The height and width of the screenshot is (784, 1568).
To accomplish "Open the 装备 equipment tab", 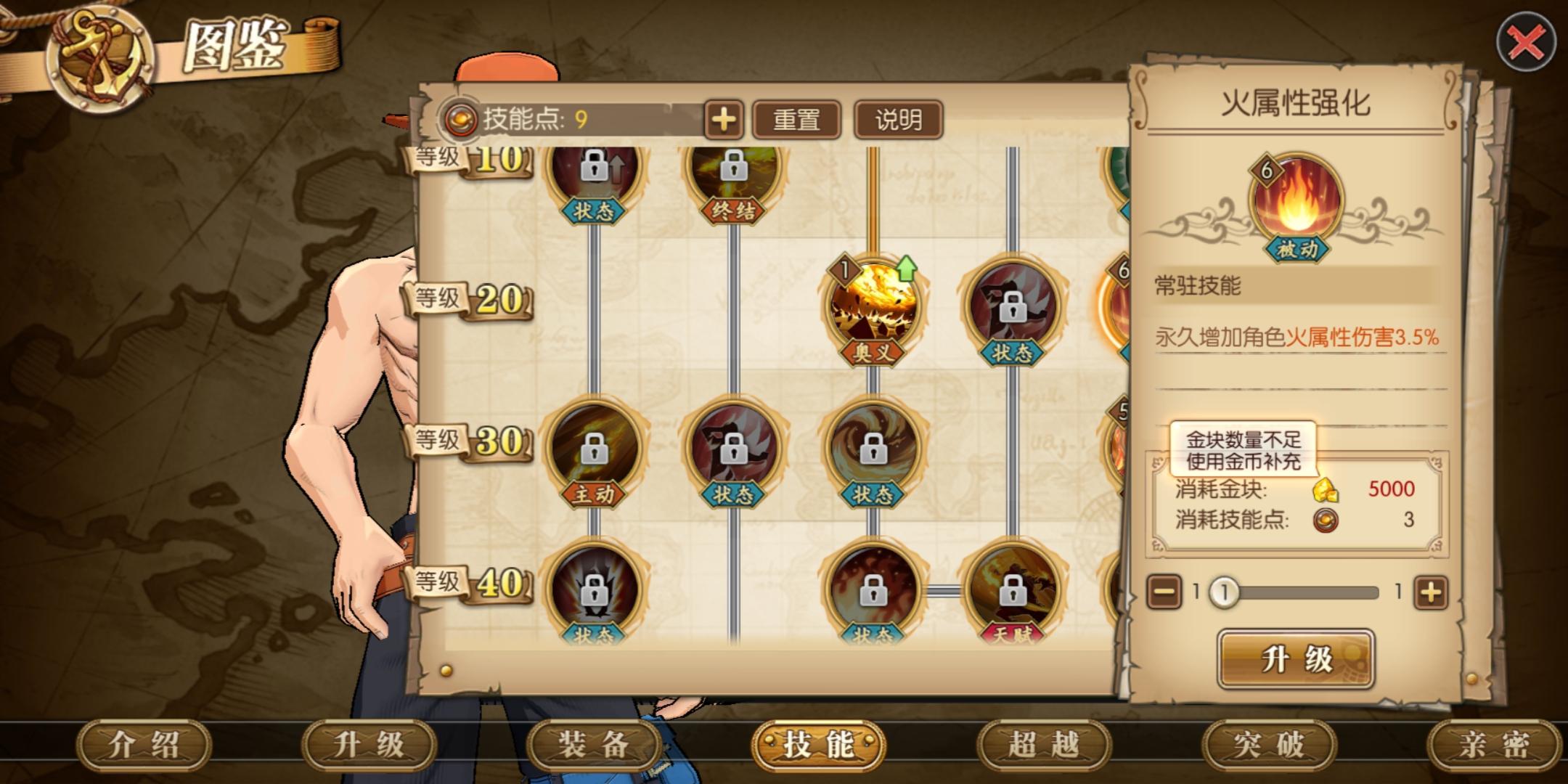I will coord(594,745).
